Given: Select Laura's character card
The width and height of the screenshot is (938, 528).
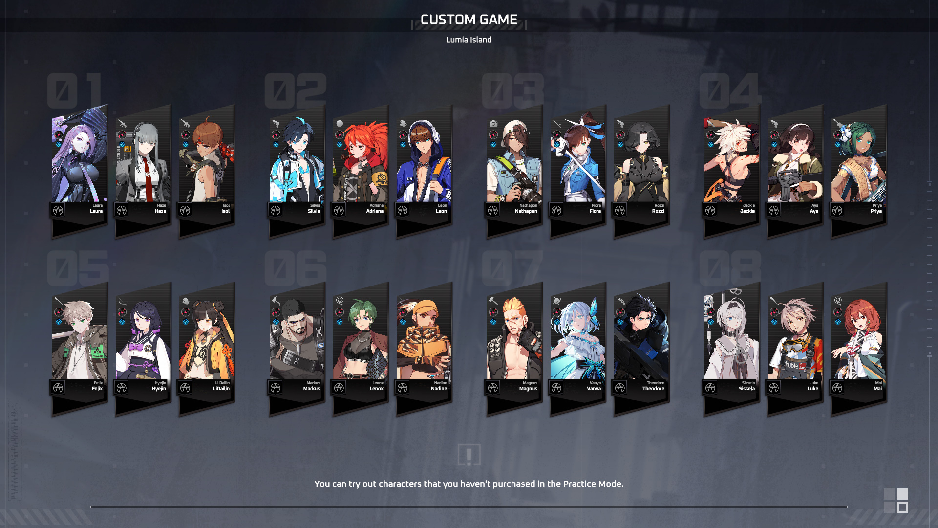Looking at the screenshot, I should pos(79,165).
